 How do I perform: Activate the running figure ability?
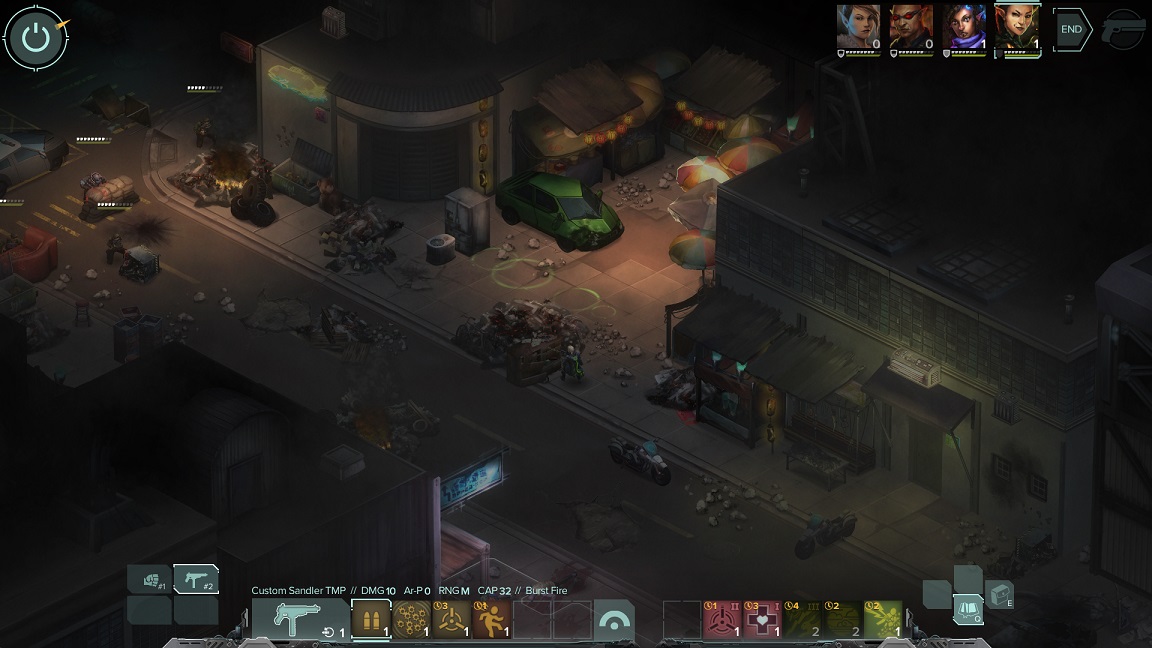point(491,620)
